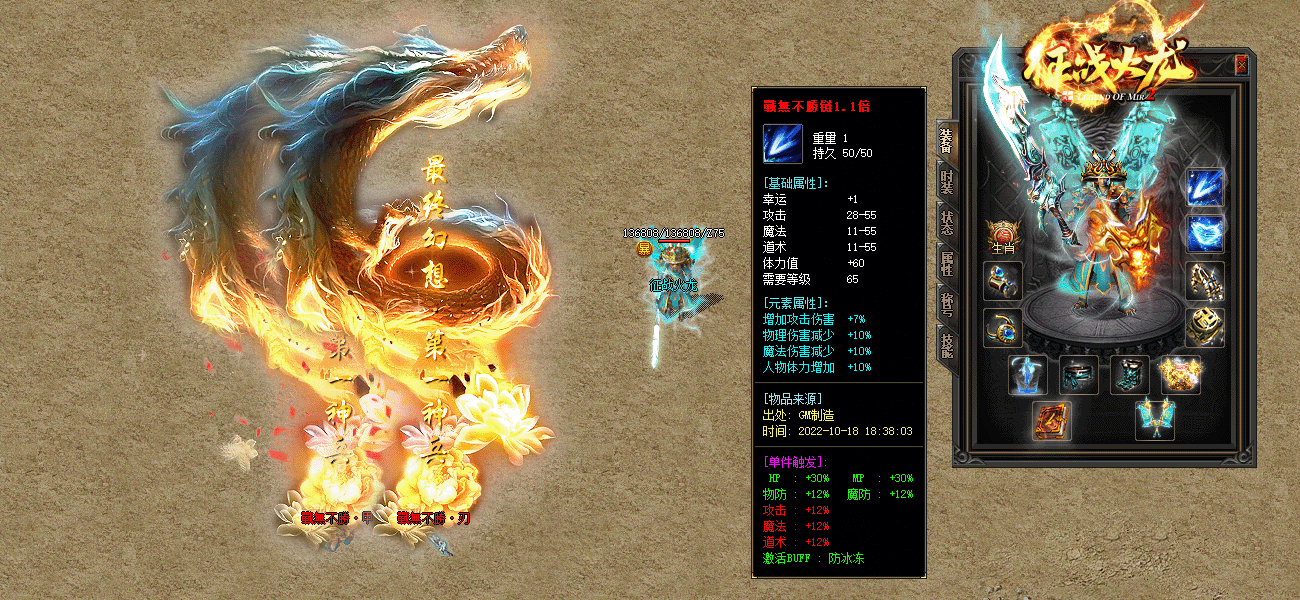Viewport: 1300px width, 600px height.
Task: Click the 生肖 zodiac slot
Action: [x=1002, y=238]
